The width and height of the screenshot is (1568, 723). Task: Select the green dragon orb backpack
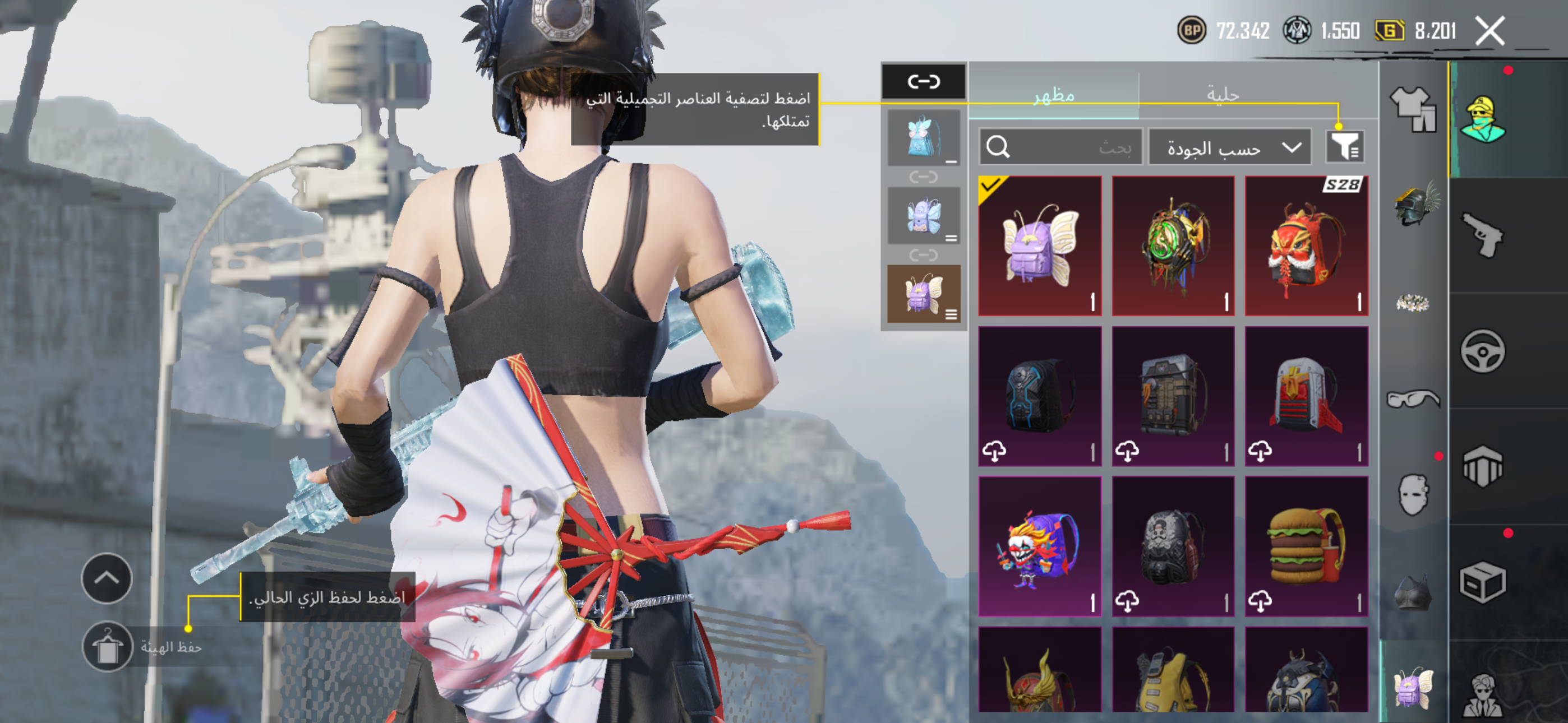point(1173,246)
